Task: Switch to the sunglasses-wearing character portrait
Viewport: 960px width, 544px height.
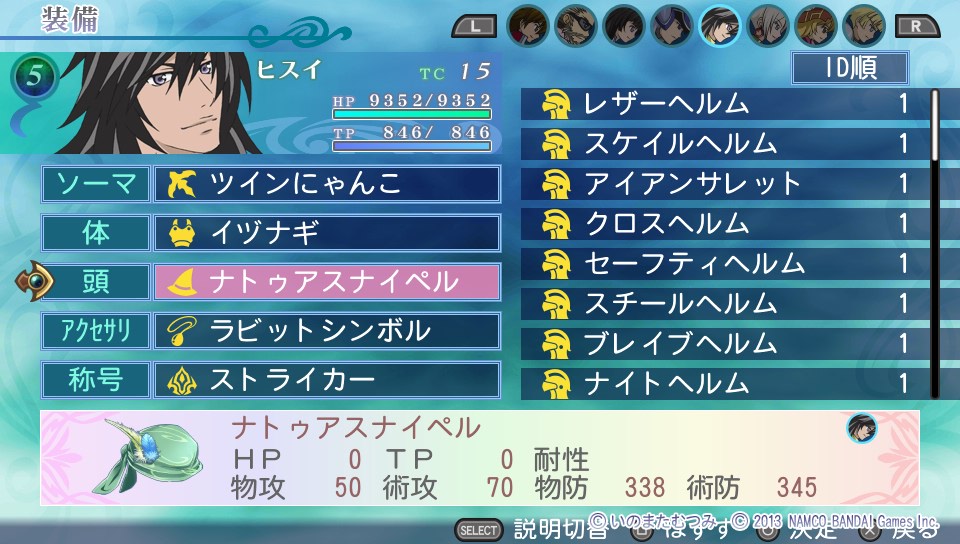Action: point(576,25)
